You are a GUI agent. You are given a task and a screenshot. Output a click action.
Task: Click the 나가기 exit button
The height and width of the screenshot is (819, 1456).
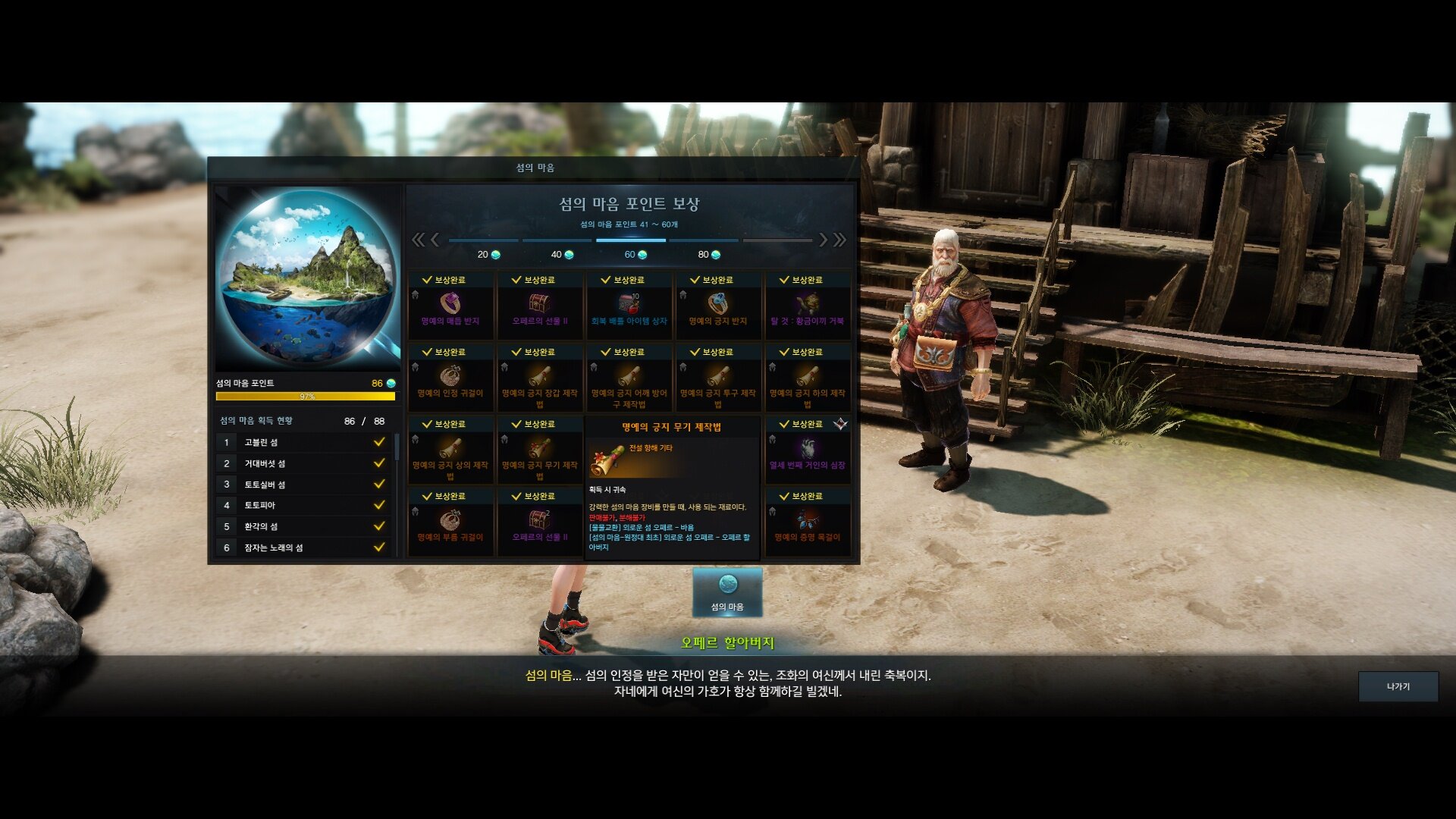pyautogui.click(x=1398, y=686)
